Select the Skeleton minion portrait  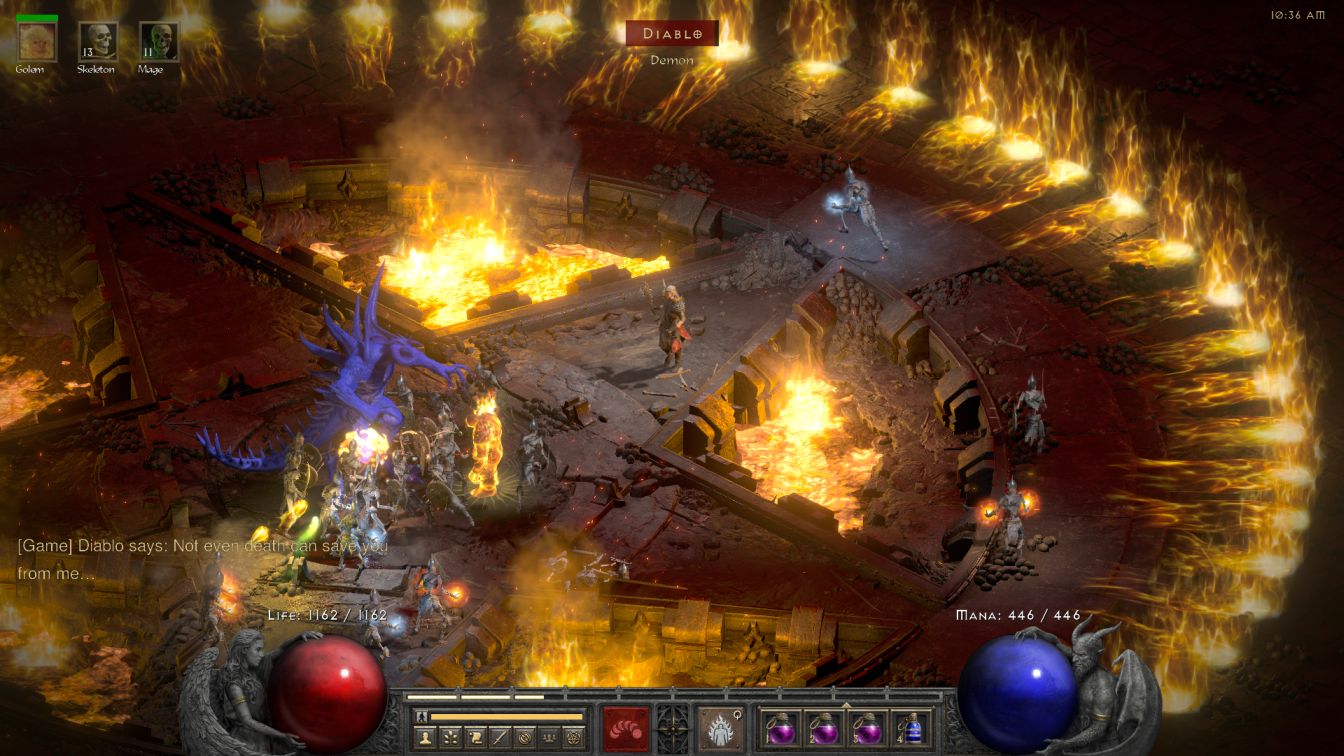98,41
